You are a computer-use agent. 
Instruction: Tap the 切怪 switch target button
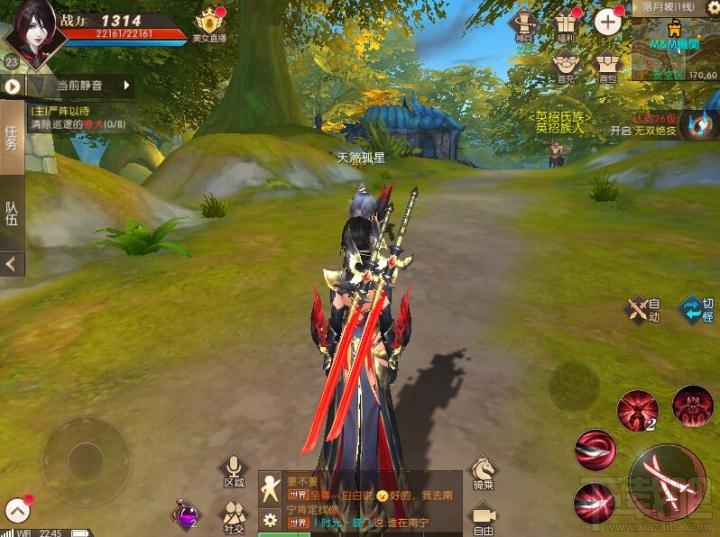click(696, 309)
